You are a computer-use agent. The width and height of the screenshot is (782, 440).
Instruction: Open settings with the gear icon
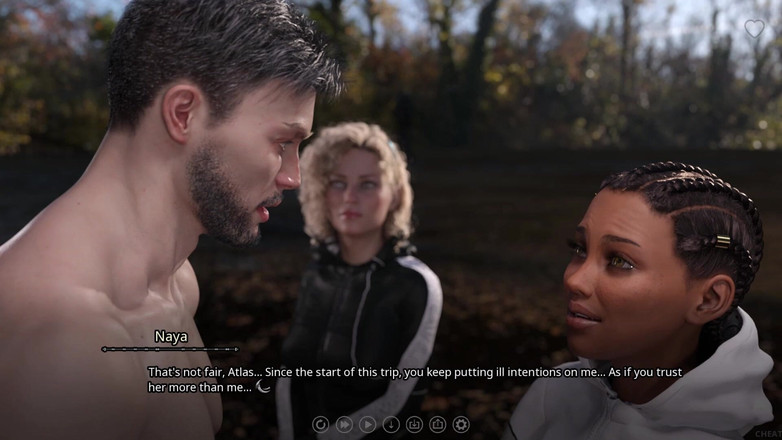coord(461,425)
